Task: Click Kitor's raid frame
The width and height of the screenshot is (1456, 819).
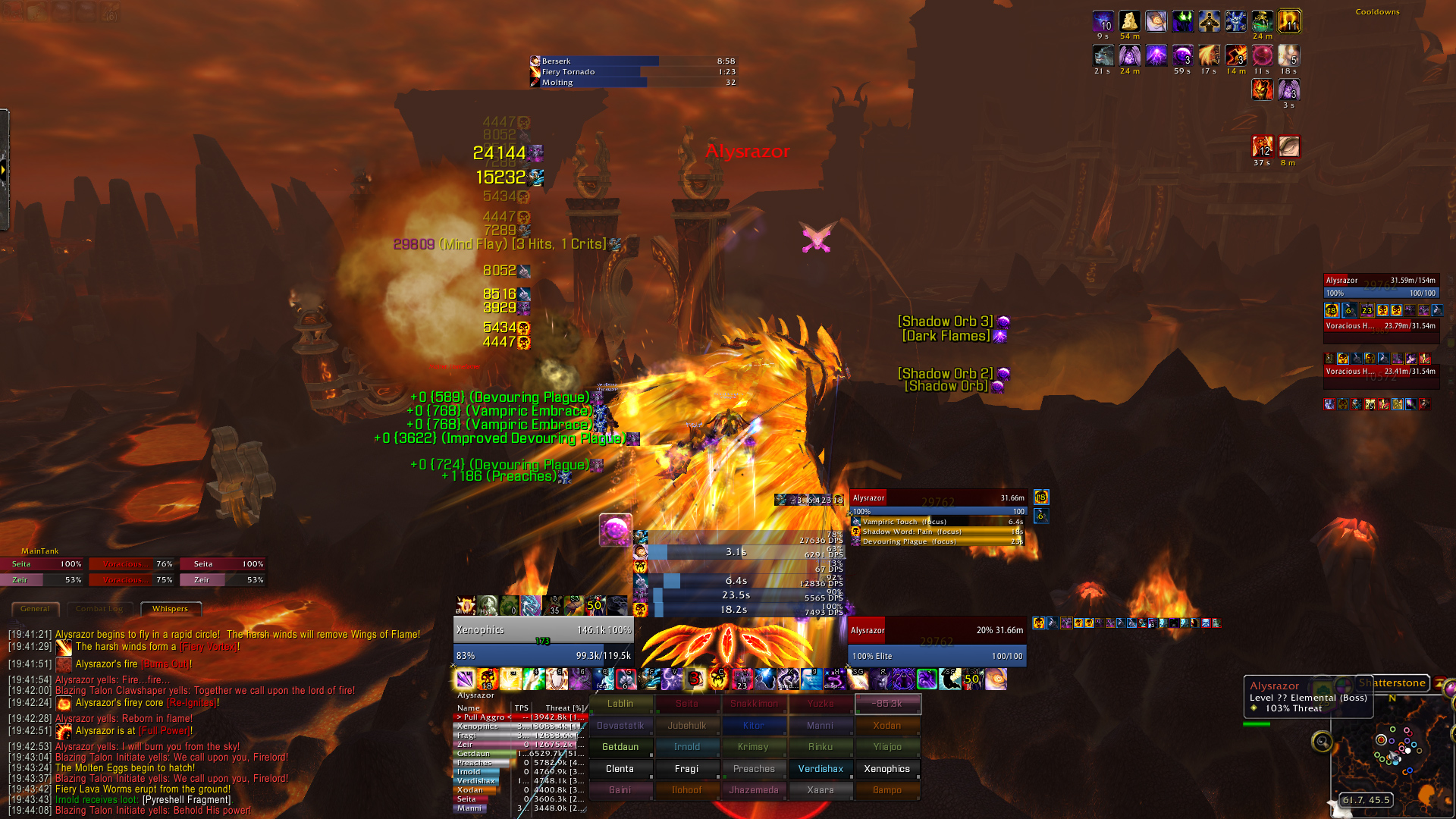Action: 754,726
